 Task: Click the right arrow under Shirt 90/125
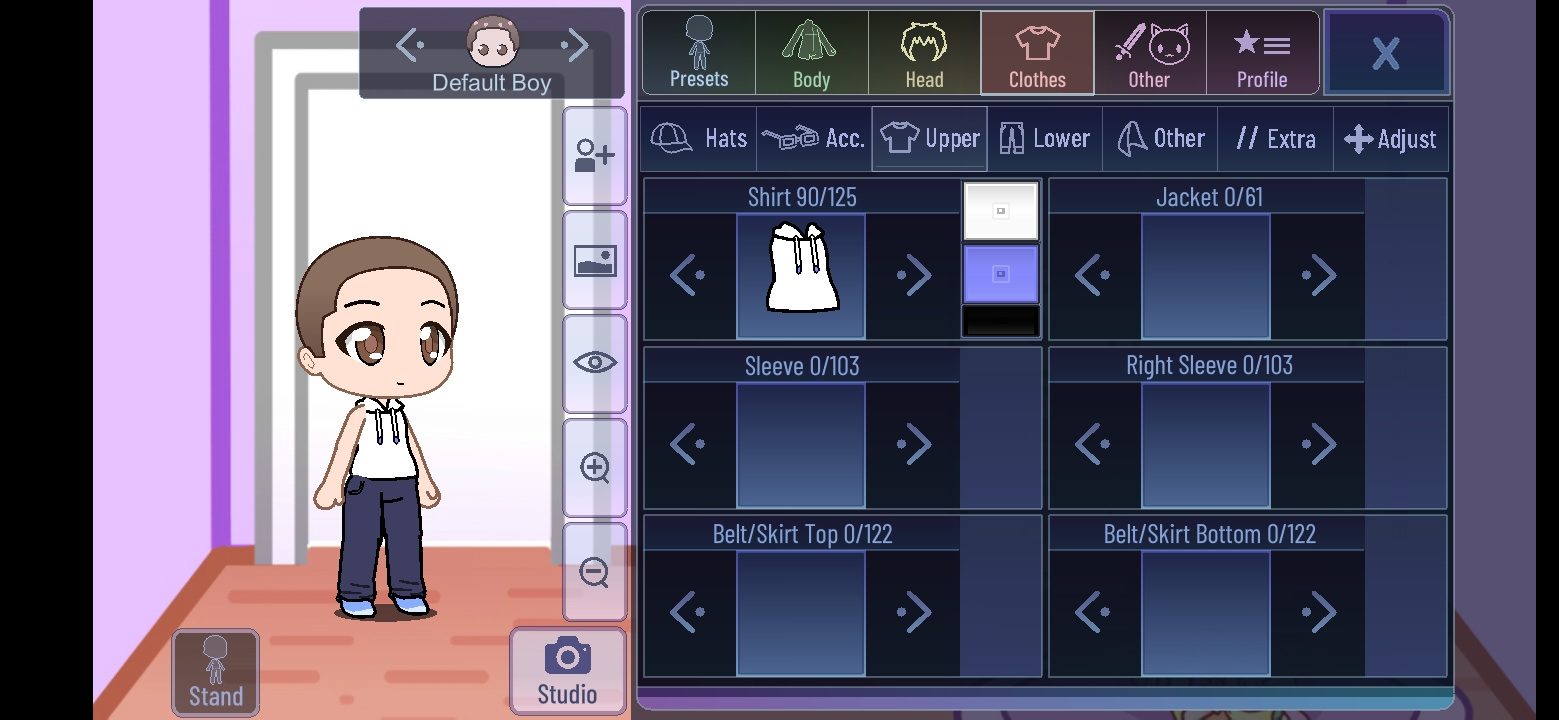pyautogui.click(x=912, y=276)
